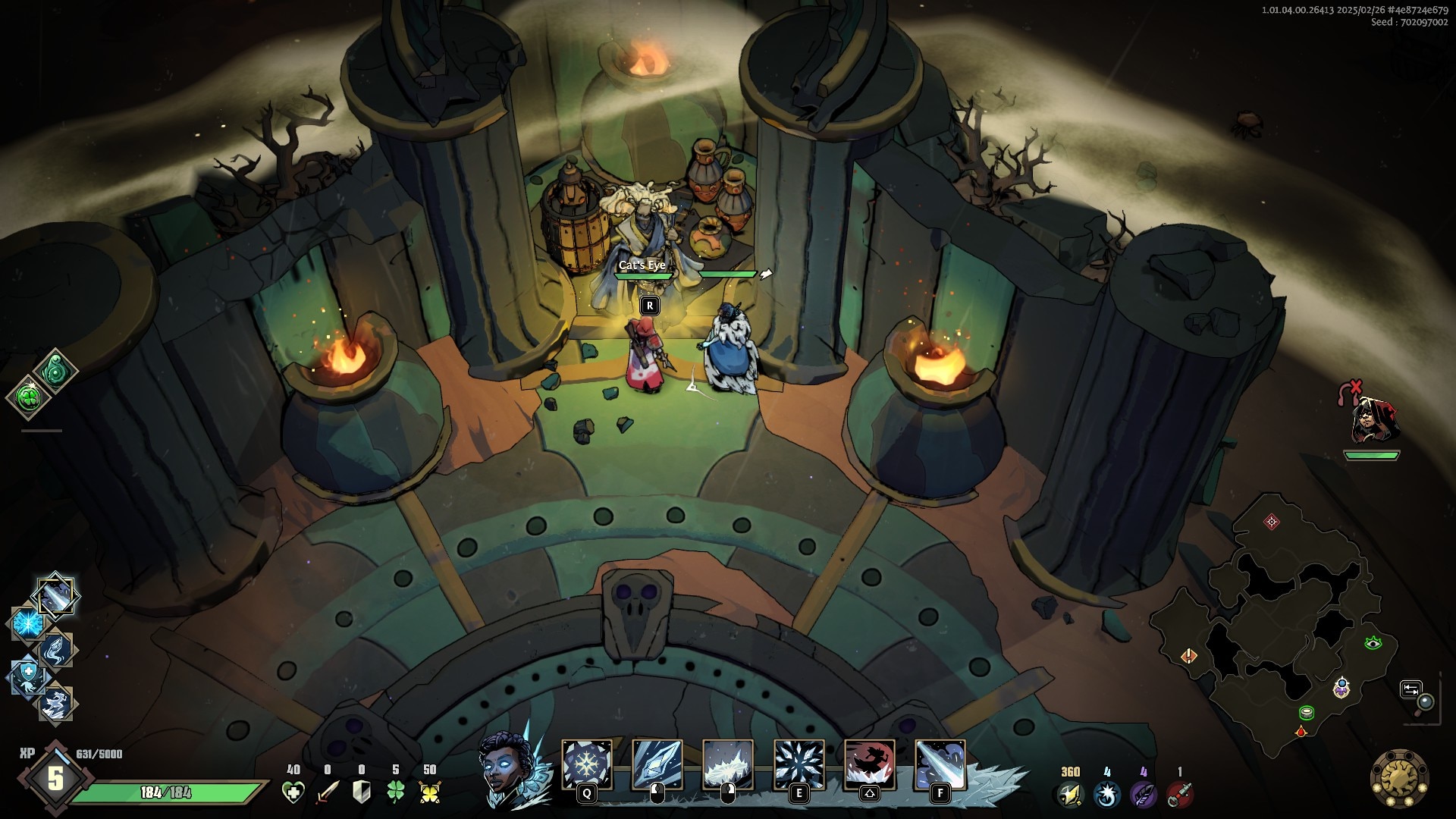Click the purple feather resource icon
This screenshot has width=1456, height=819.
click(x=1143, y=794)
